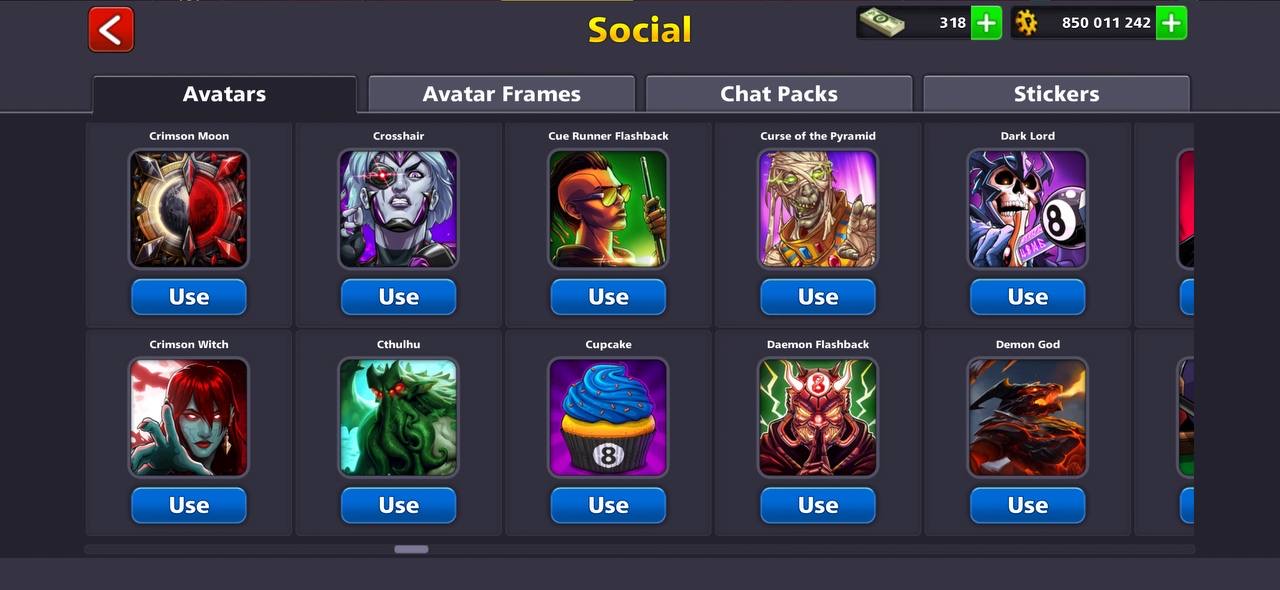1280x590 pixels.
Task: Equip the Daemon Flashback avatar
Action: [818, 506]
